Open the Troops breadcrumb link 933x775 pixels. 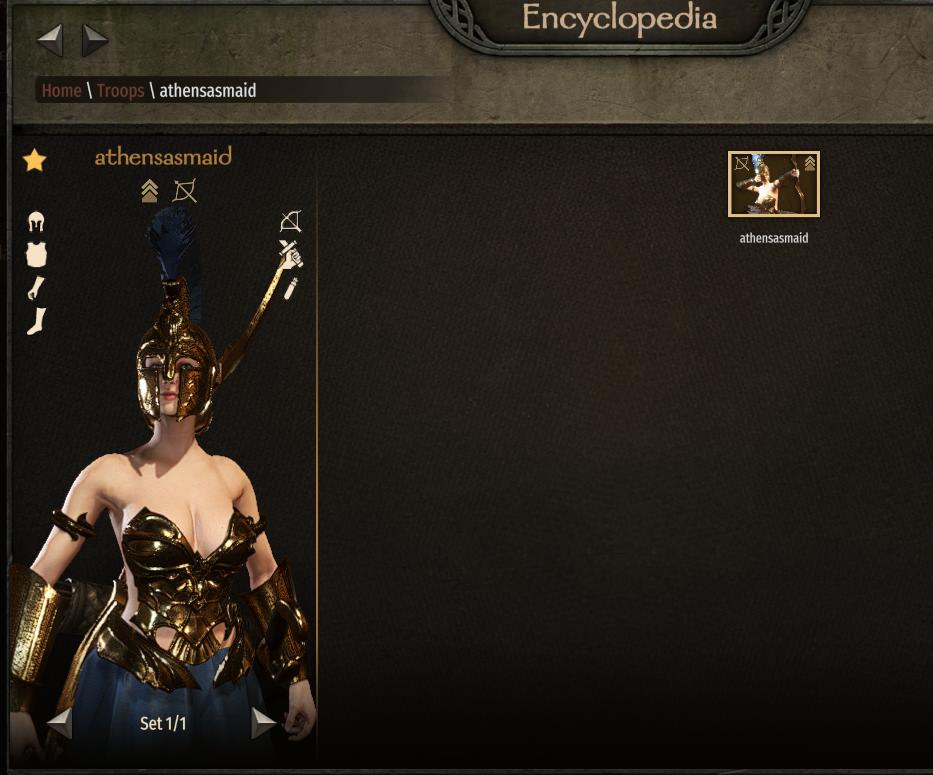coord(120,90)
